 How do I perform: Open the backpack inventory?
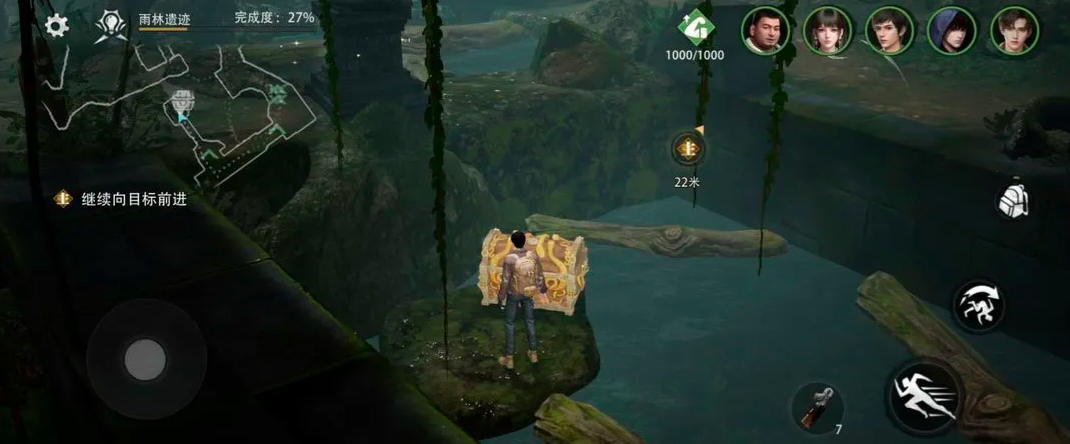[x=1014, y=201]
